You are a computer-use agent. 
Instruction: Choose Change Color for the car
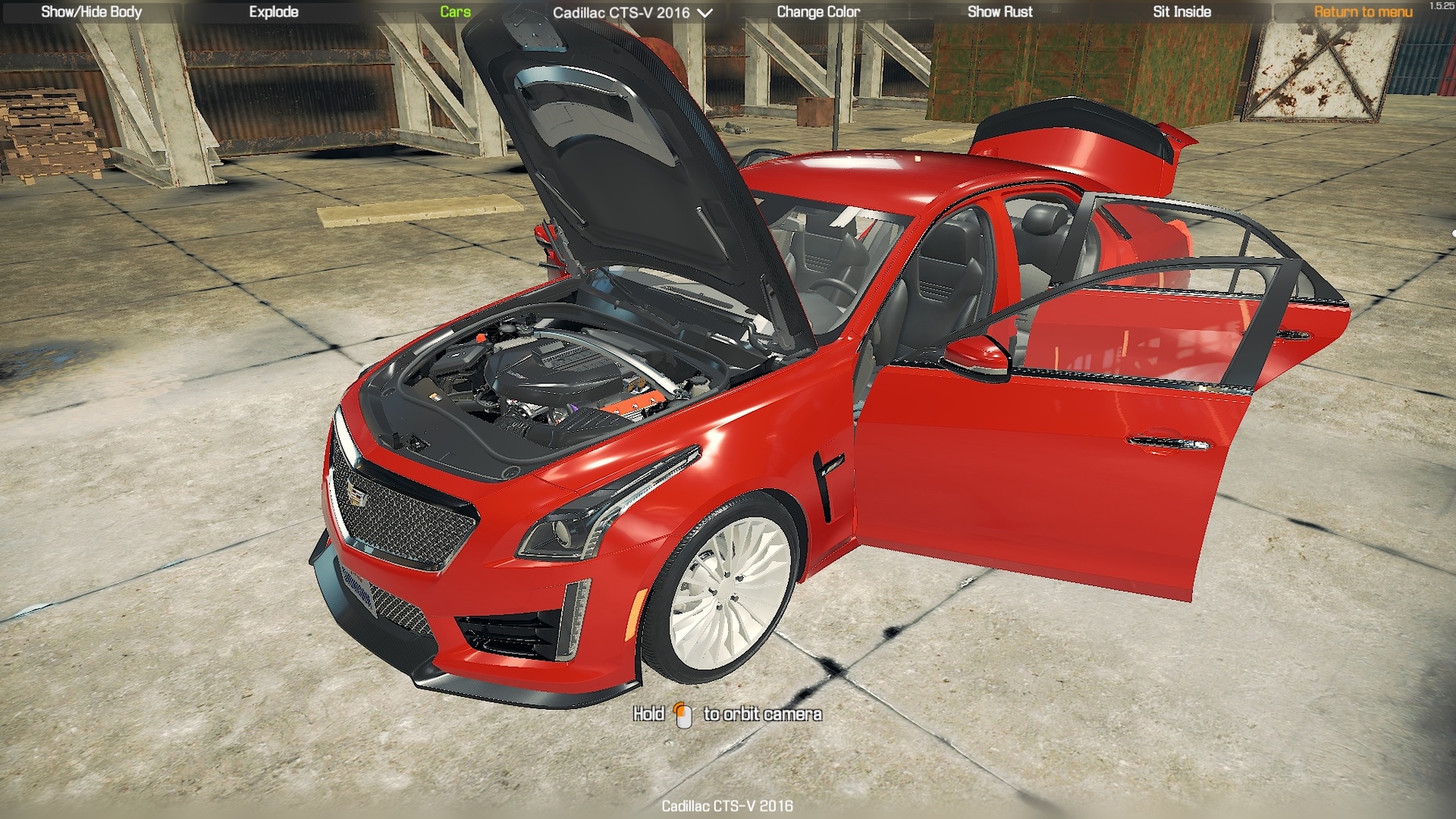(x=818, y=12)
